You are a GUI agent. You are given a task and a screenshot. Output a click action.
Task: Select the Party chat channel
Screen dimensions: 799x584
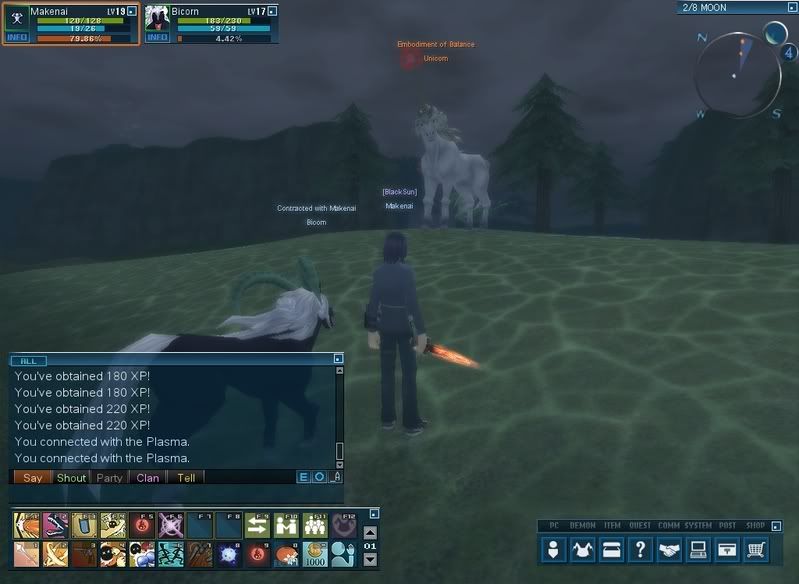[109, 478]
